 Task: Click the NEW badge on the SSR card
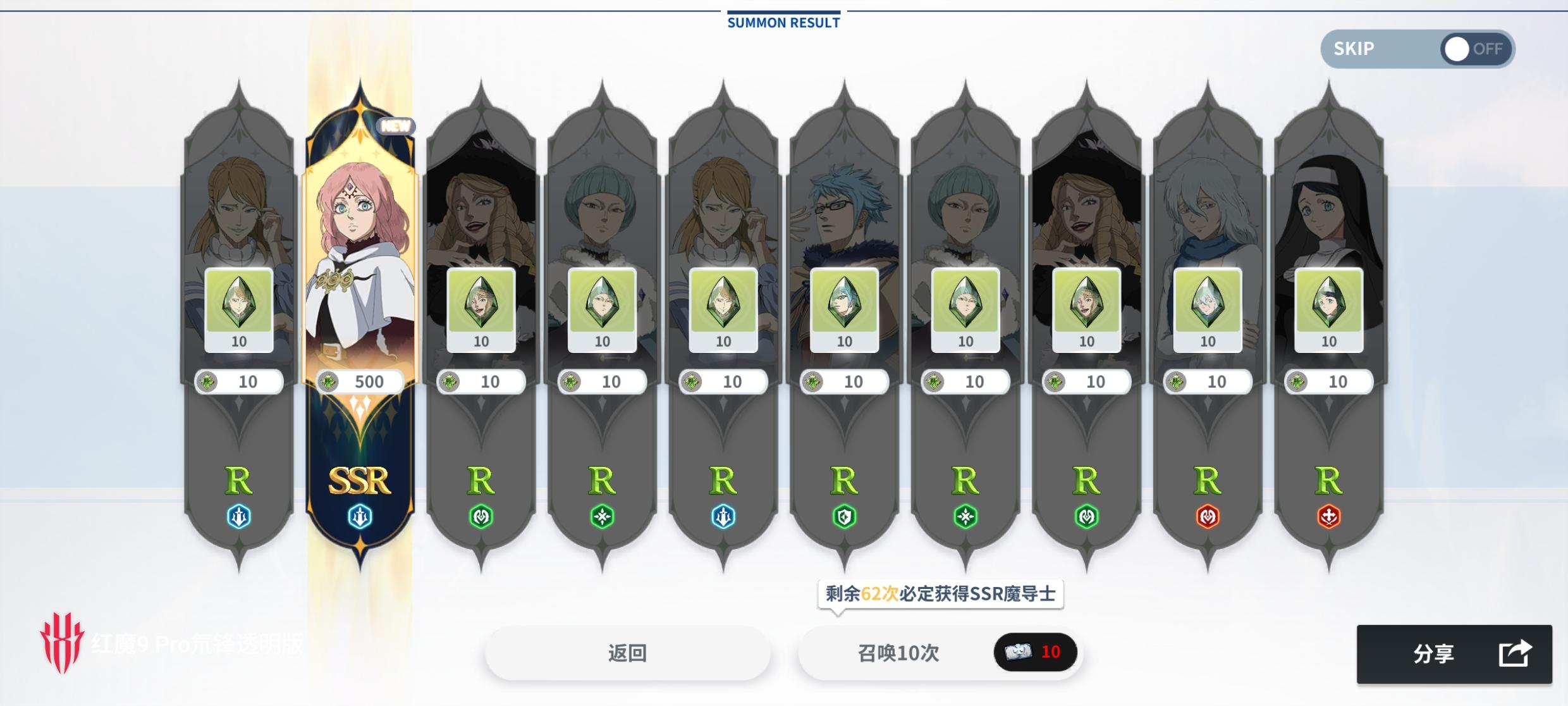coord(395,125)
